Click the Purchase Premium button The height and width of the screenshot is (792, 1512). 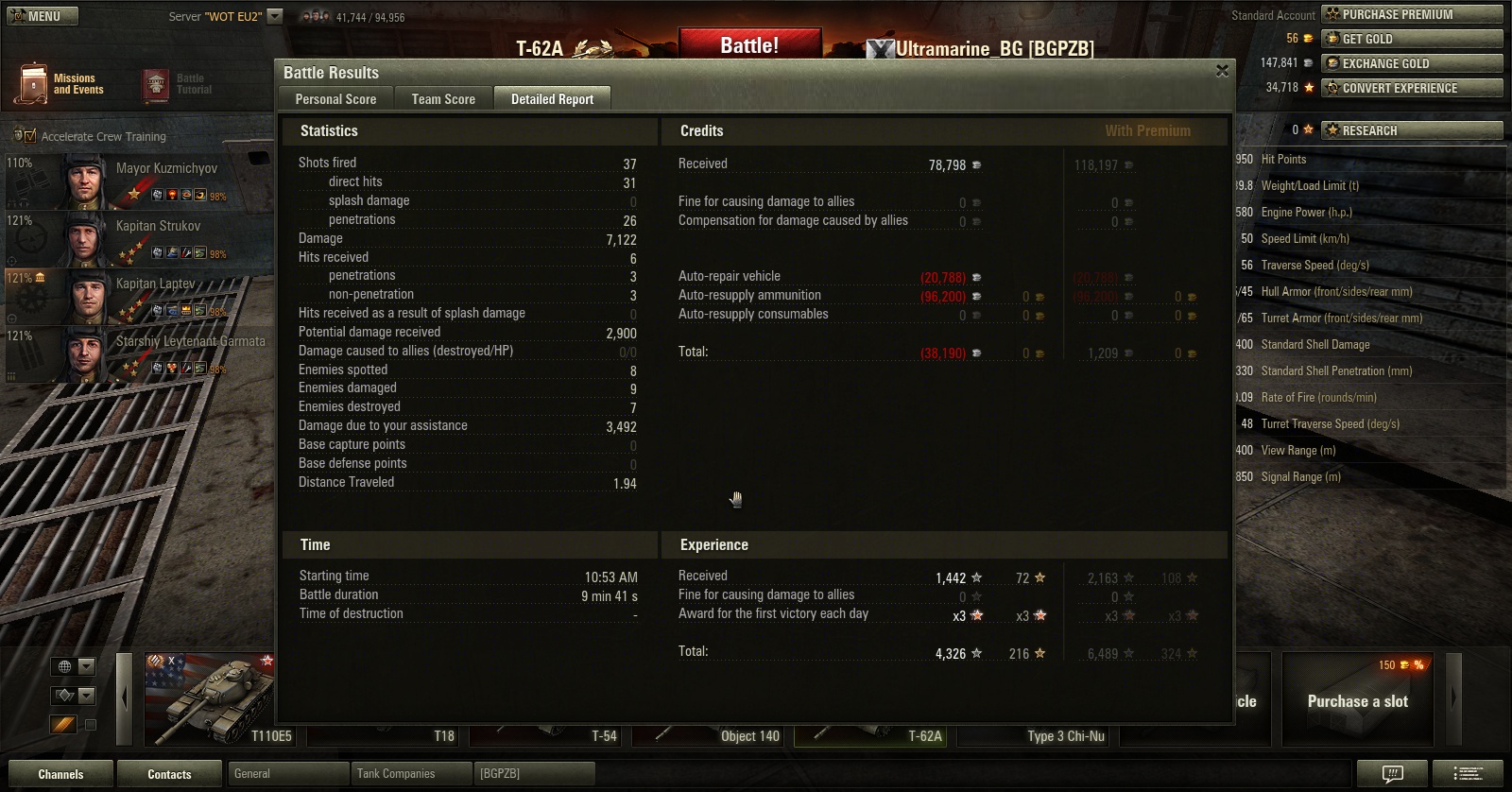[1412, 14]
